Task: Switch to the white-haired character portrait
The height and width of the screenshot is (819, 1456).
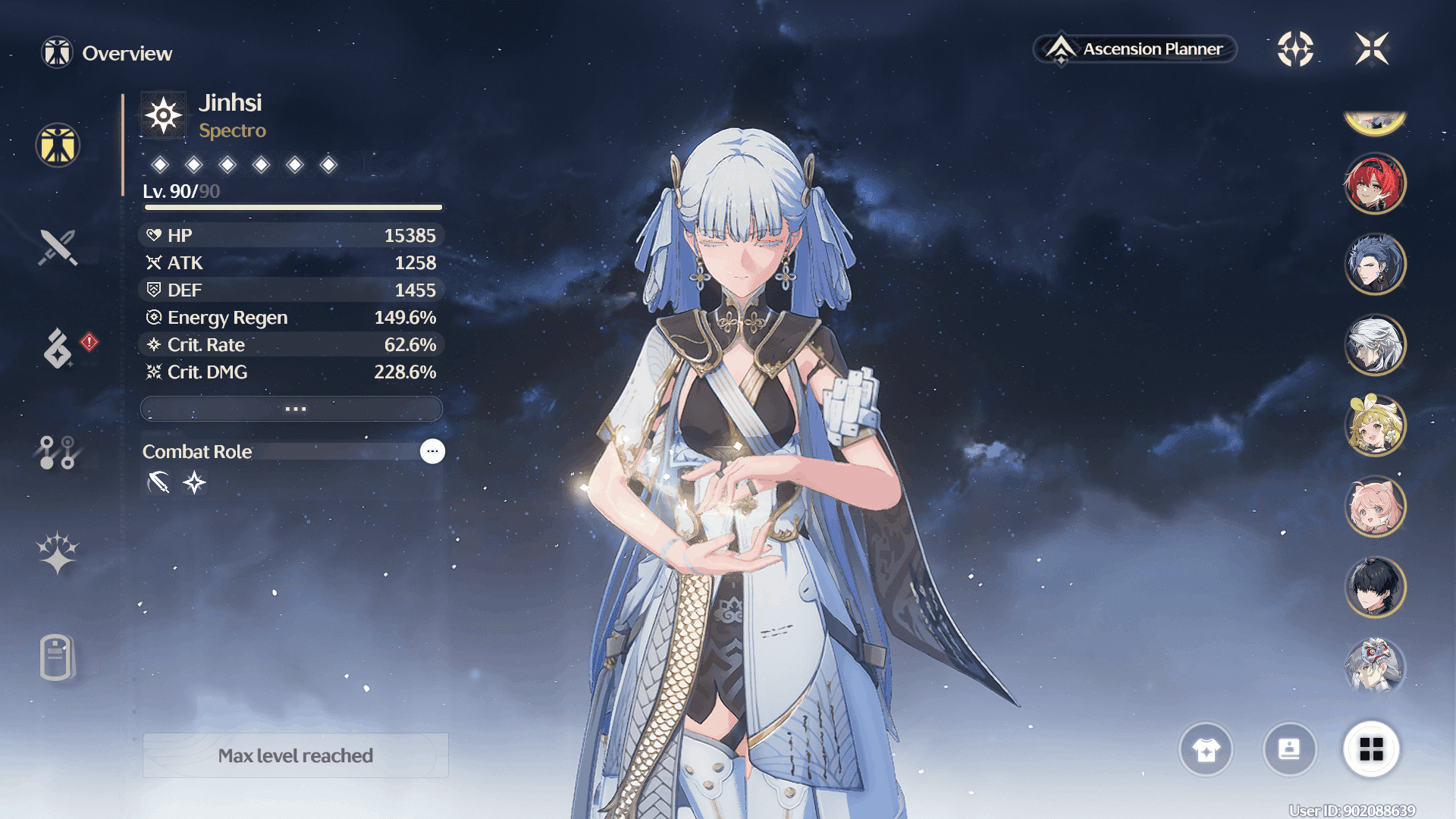Action: [1375, 345]
